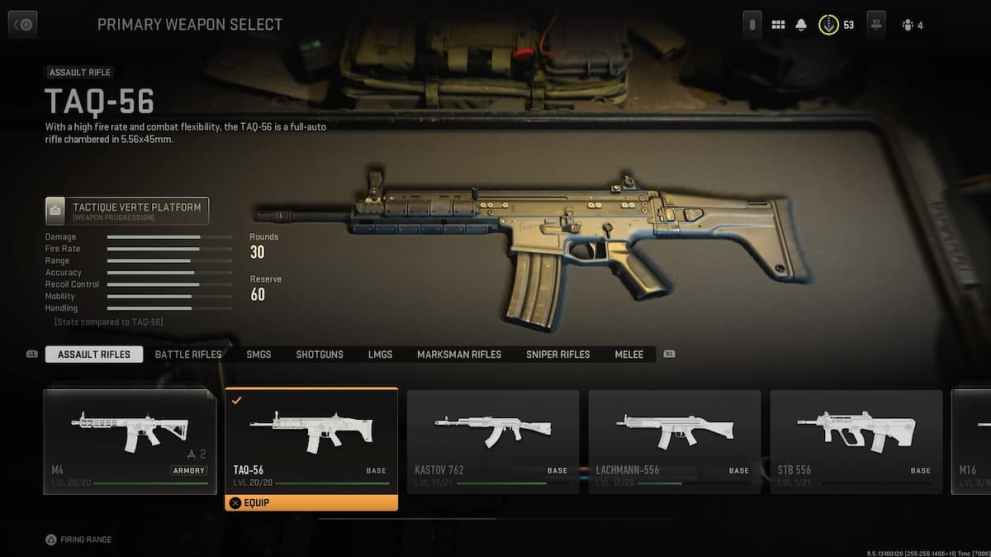991x557 pixels.
Task: Select the Assault Rifles tab
Action: [94, 354]
